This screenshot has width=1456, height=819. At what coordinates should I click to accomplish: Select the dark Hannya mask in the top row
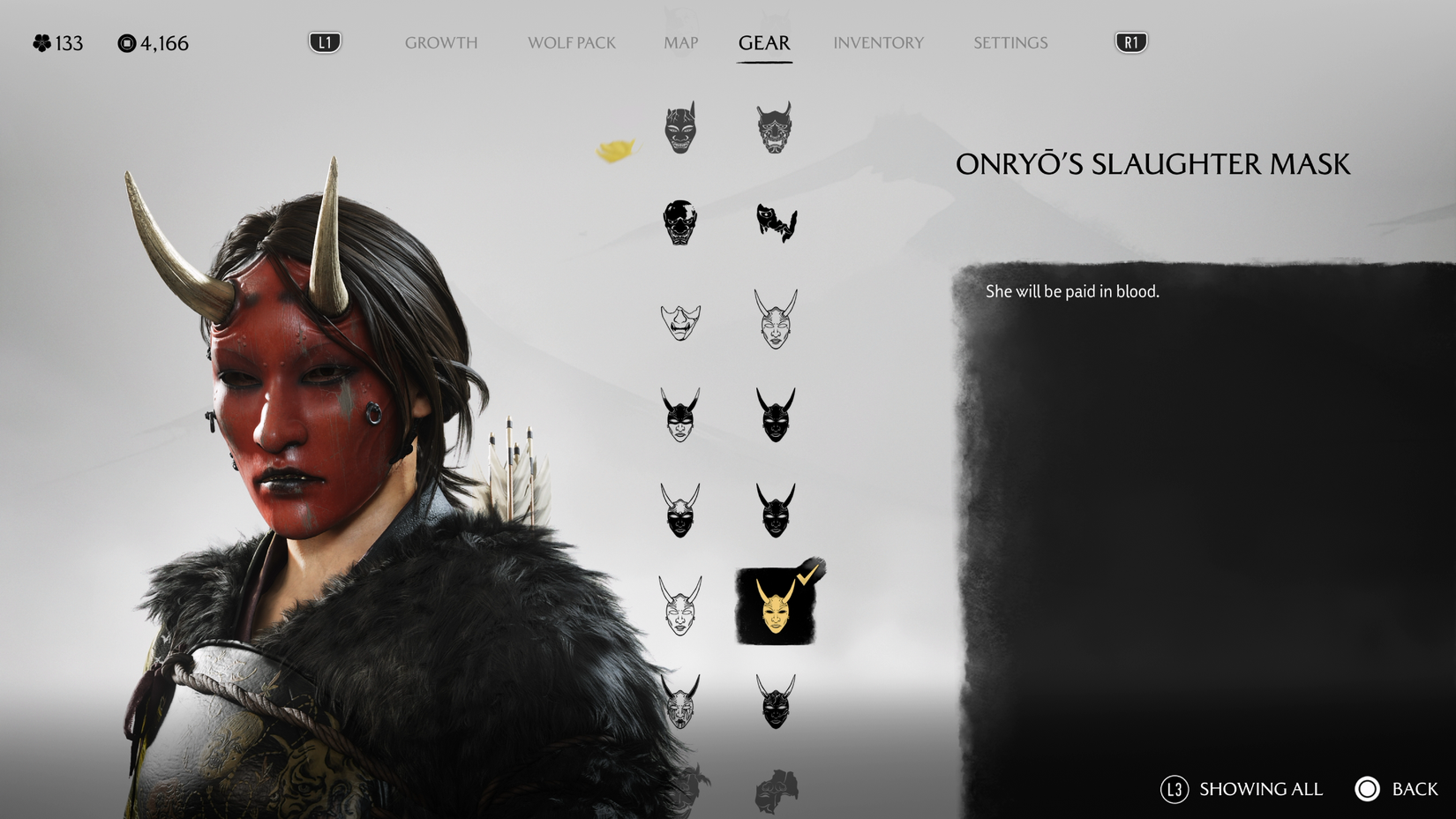[679, 128]
